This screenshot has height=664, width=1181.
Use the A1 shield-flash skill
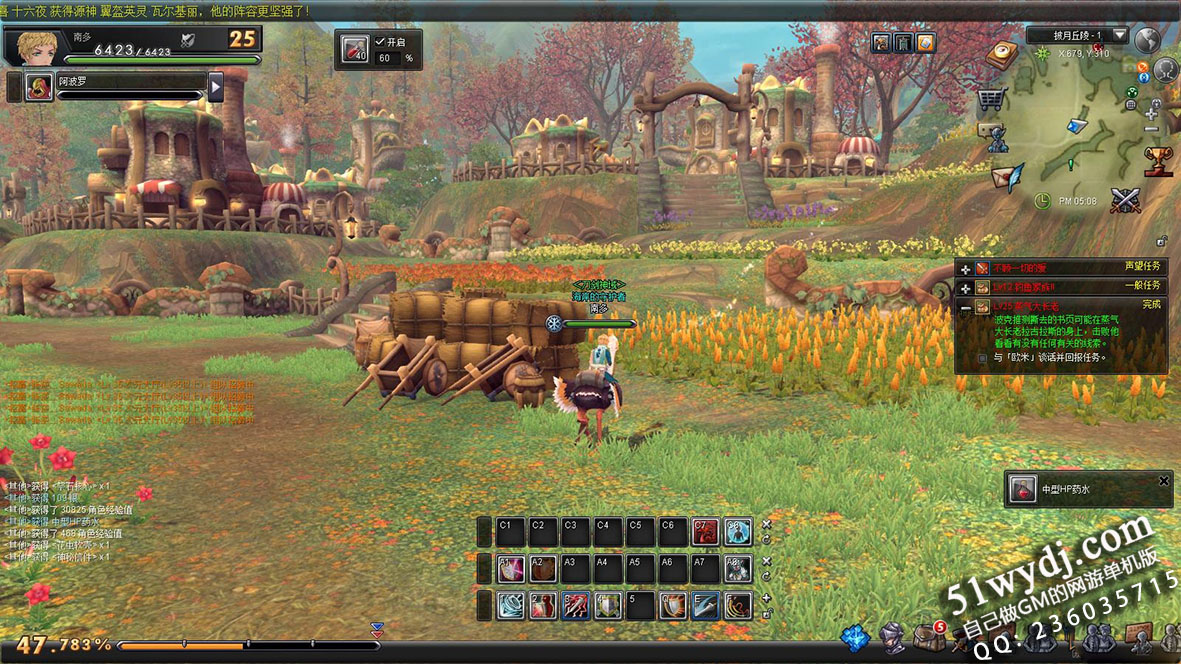pos(510,569)
